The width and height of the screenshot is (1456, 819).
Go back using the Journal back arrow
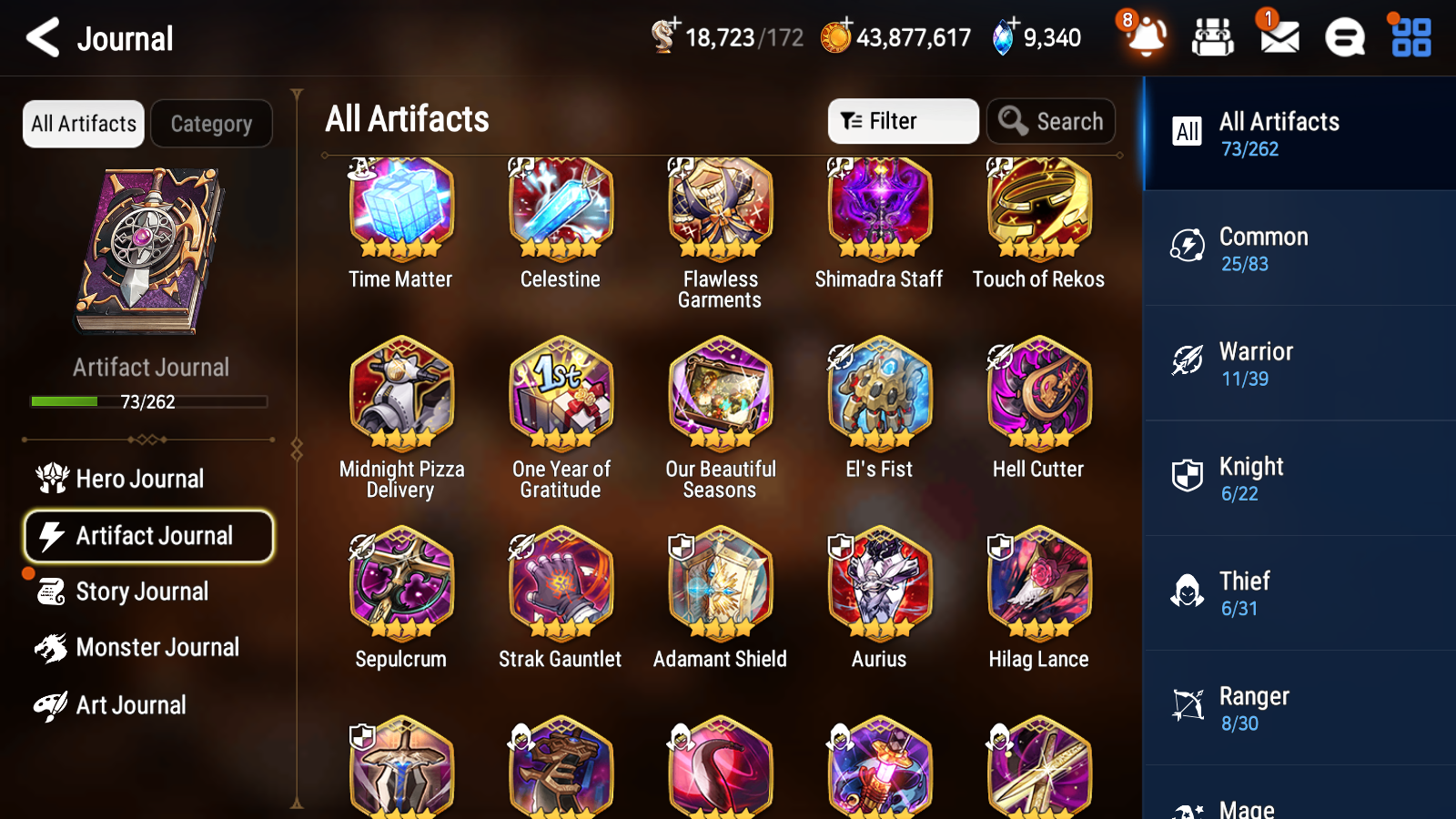(x=43, y=38)
